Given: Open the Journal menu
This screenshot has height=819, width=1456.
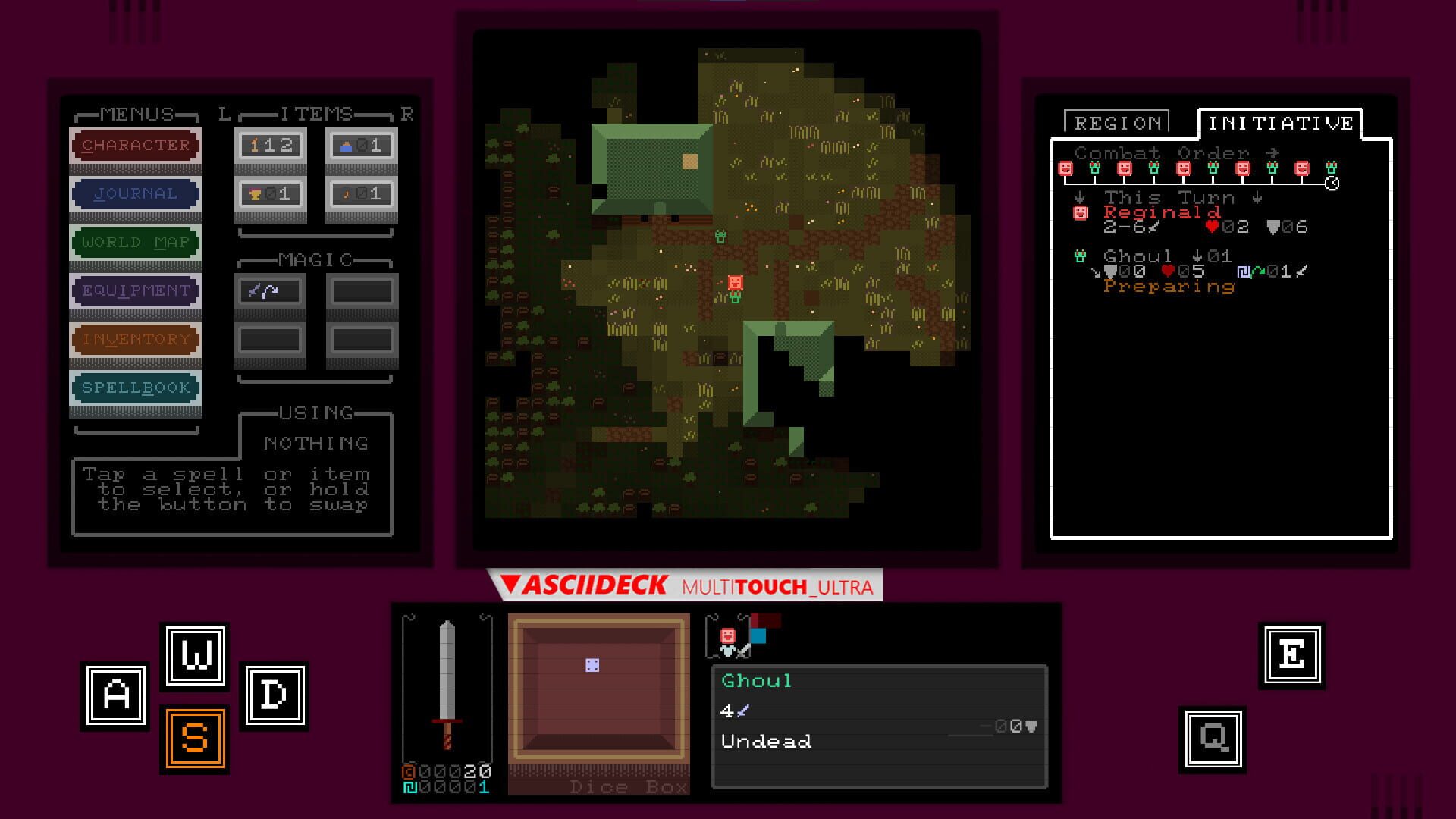Looking at the screenshot, I should [x=135, y=193].
